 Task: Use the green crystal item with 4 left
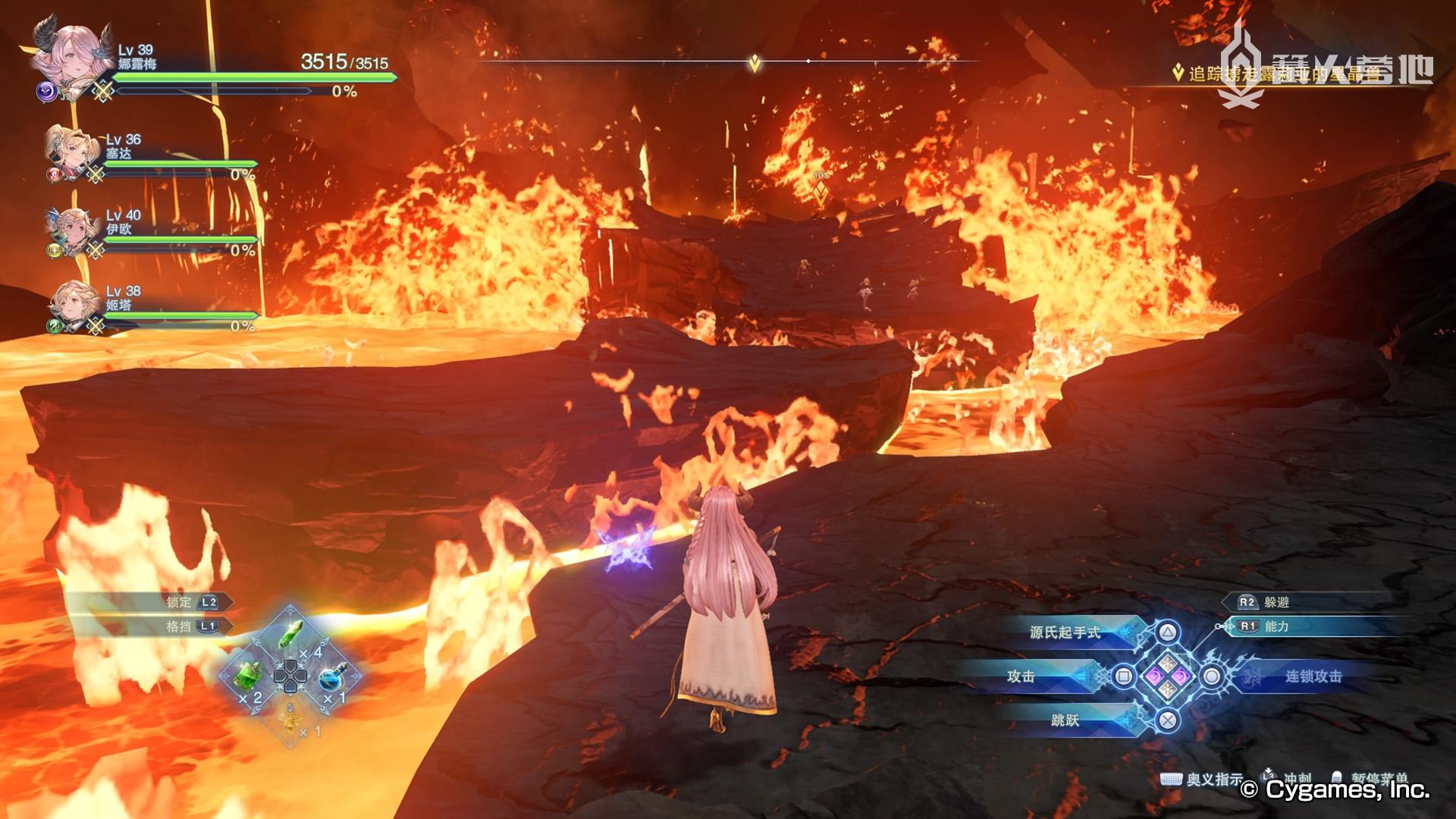pos(291,634)
